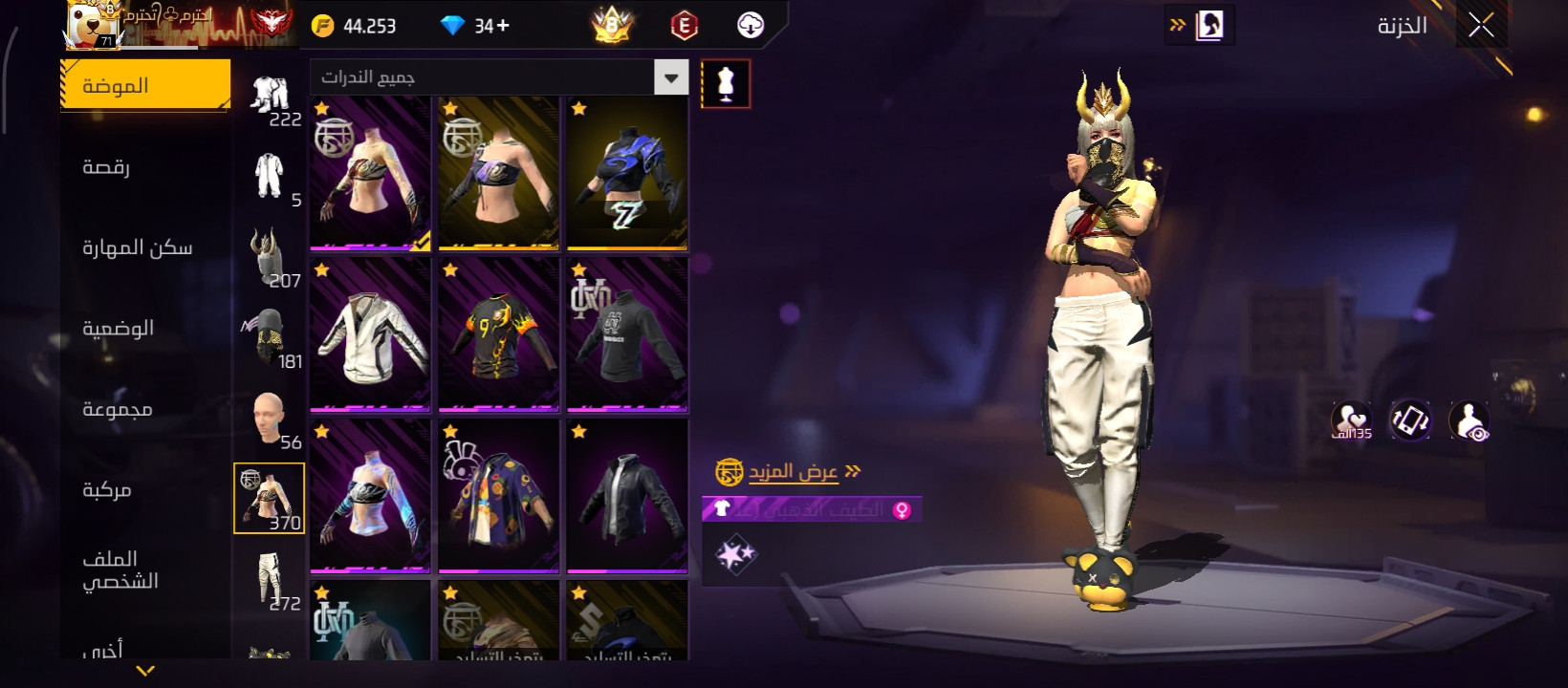
Task: Open the الموضة (Fashion) tab
Action: tap(145, 86)
